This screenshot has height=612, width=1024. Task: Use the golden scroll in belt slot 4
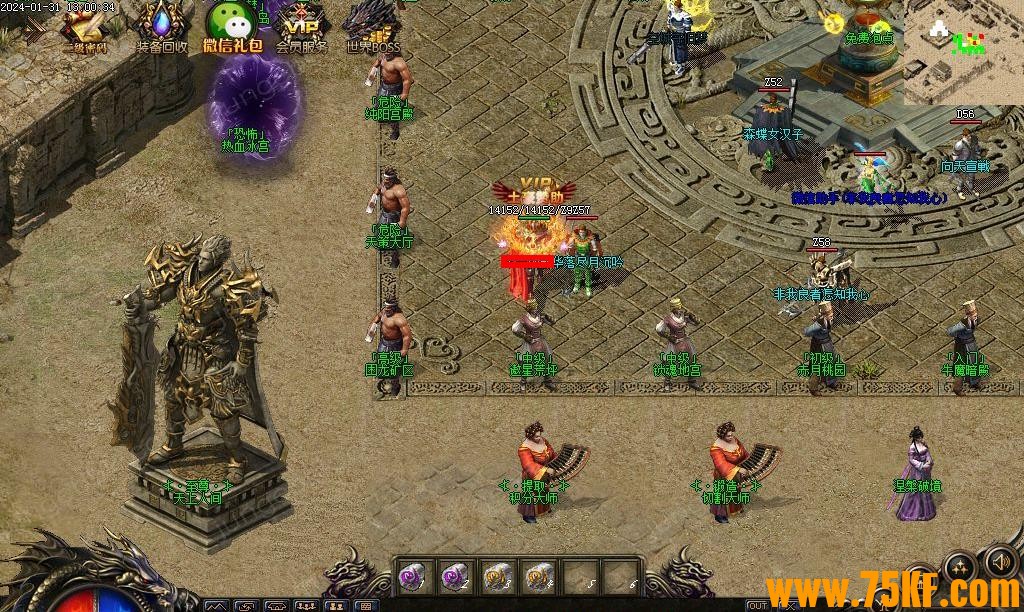tap(540, 575)
